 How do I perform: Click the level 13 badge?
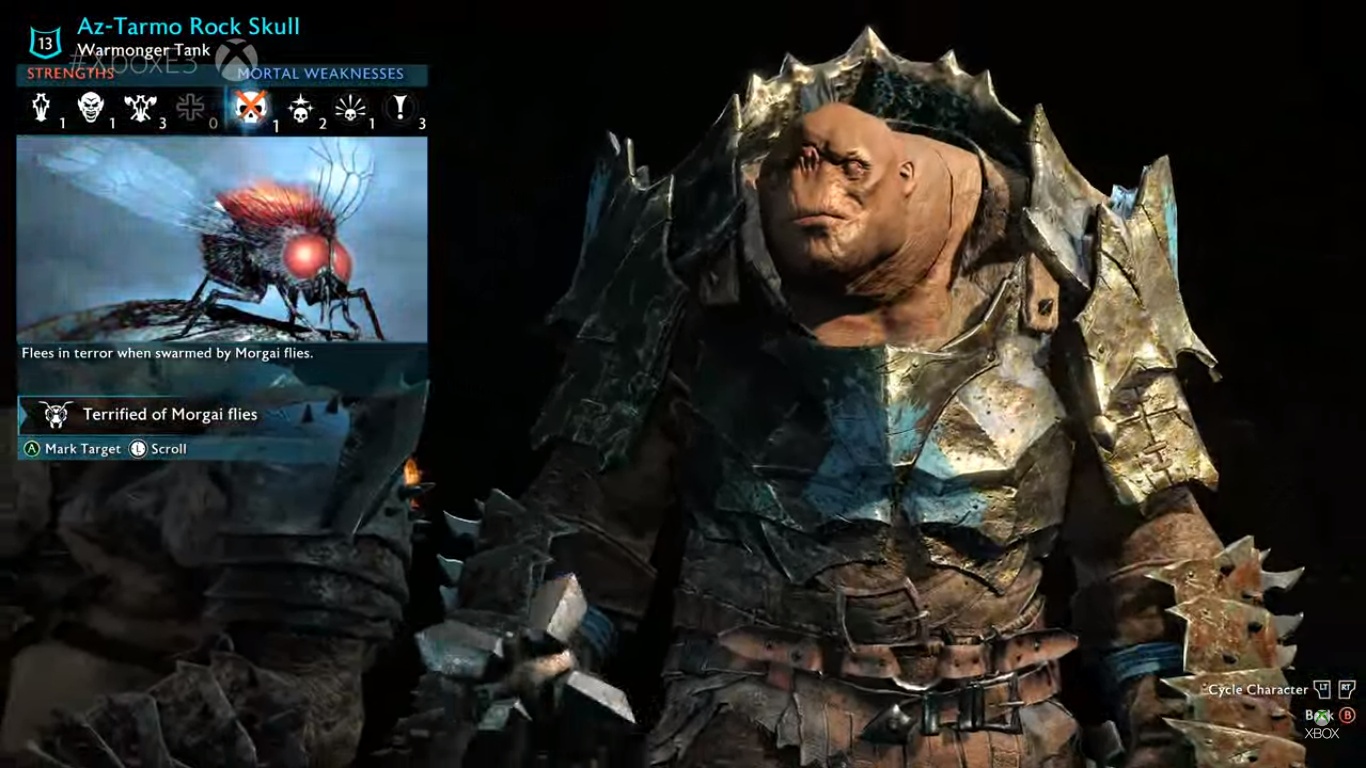pyautogui.click(x=45, y=41)
